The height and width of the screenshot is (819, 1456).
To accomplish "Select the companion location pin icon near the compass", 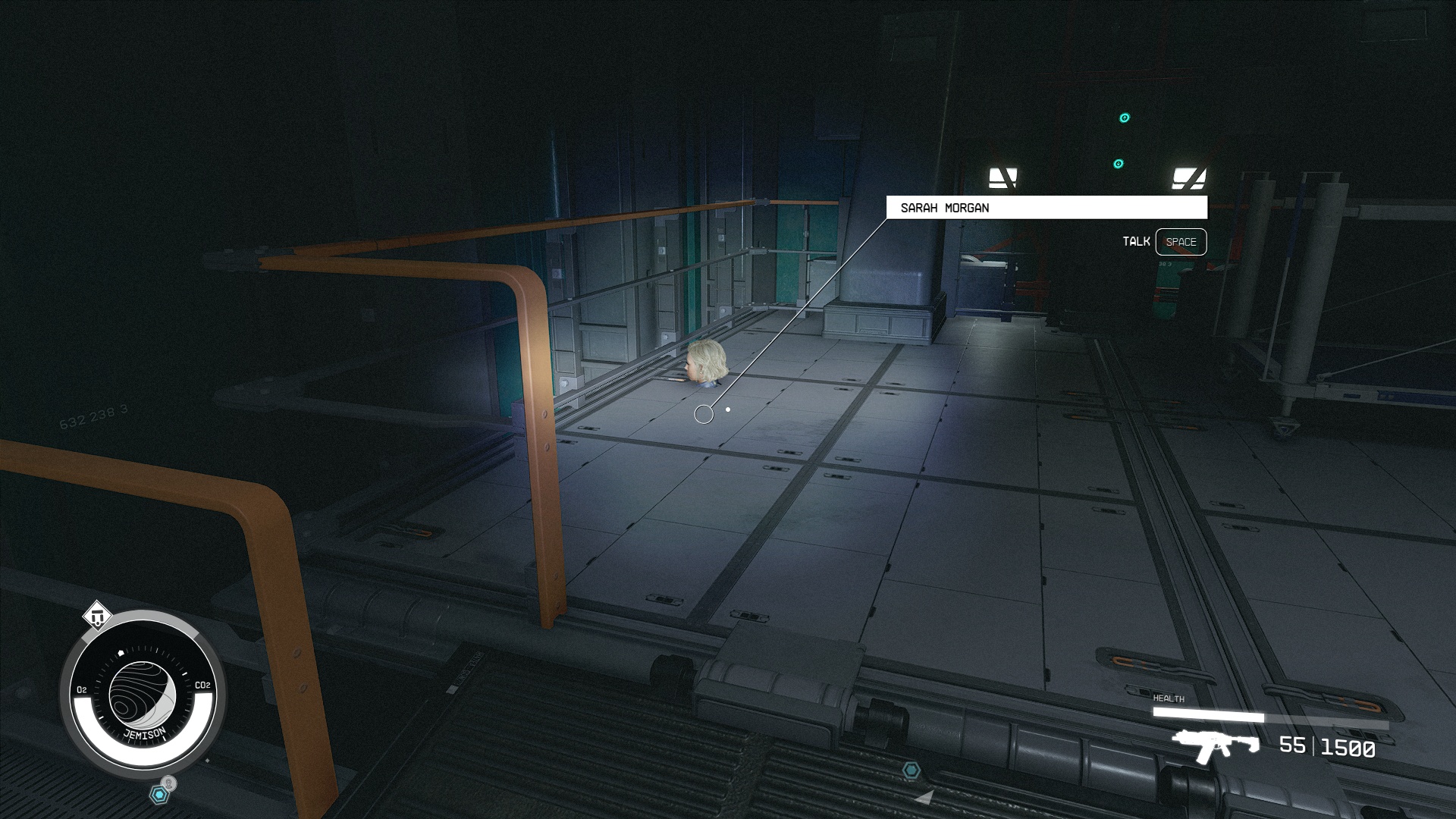I will coord(168,781).
